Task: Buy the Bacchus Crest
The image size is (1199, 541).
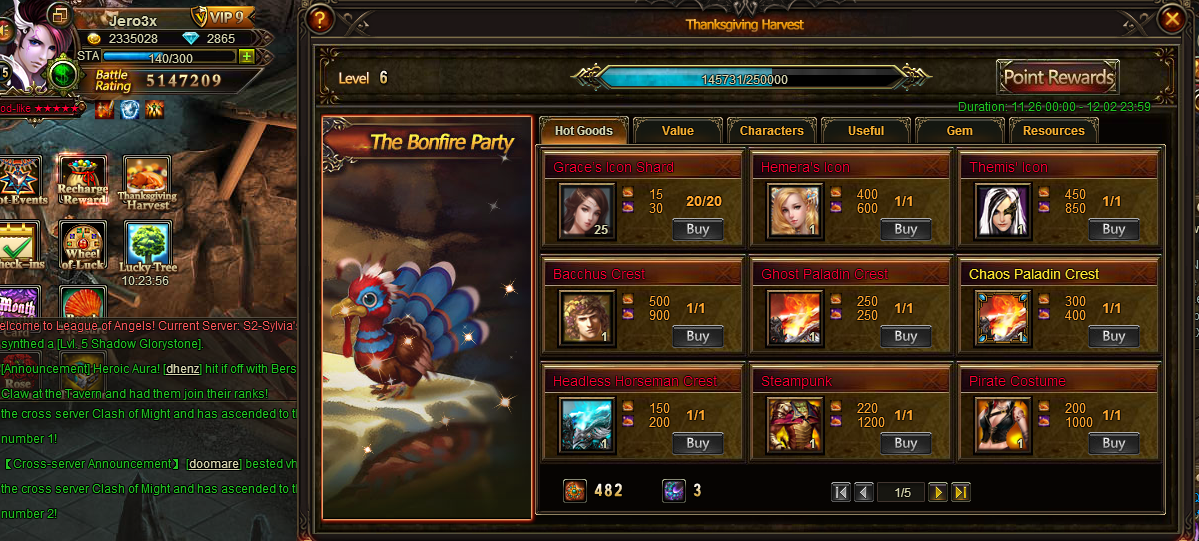Action: [698, 336]
